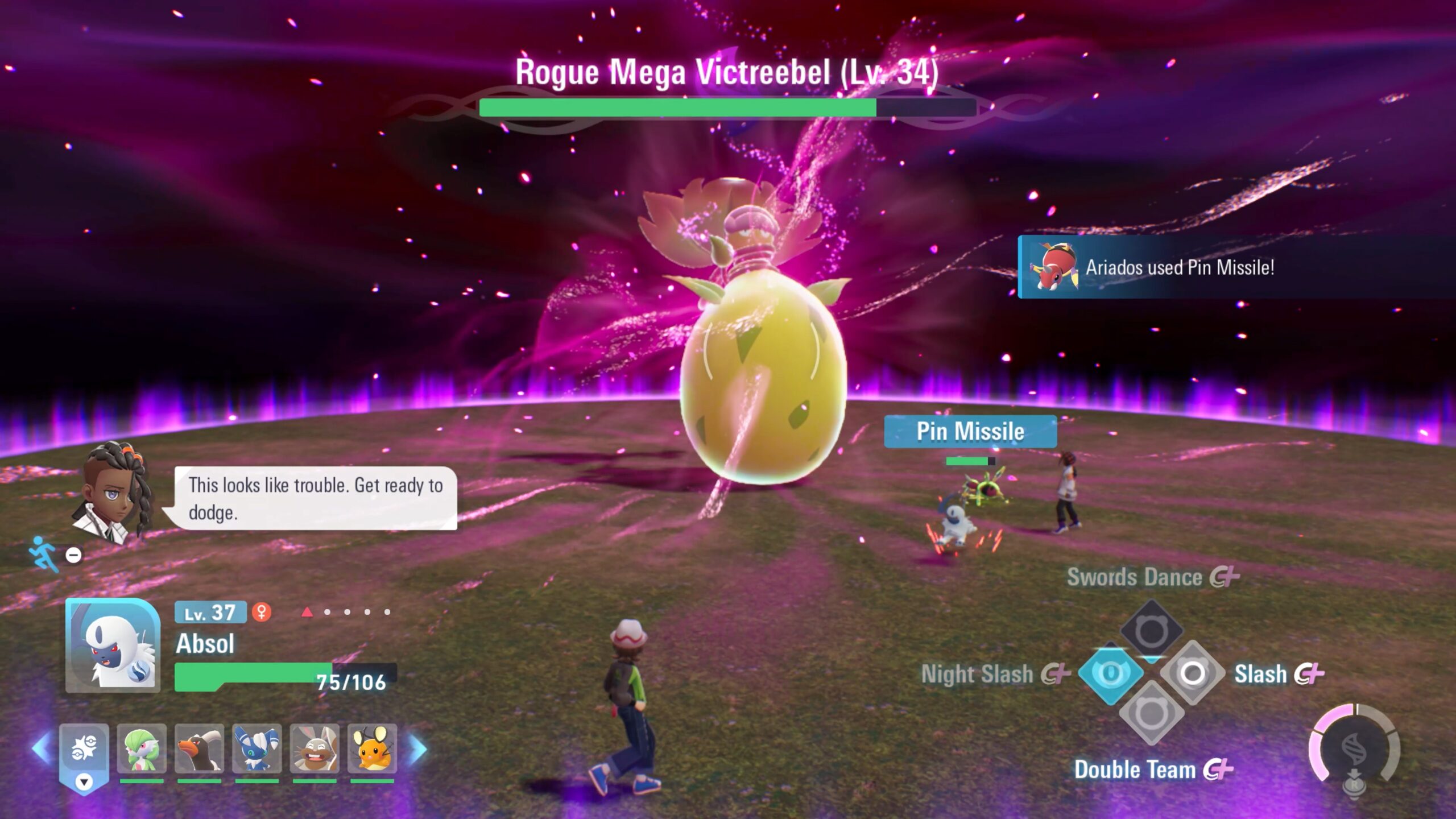This screenshot has width=1456, height=819.
Task: Choose Diggersby from the party bar
Action: pos(315,748)
